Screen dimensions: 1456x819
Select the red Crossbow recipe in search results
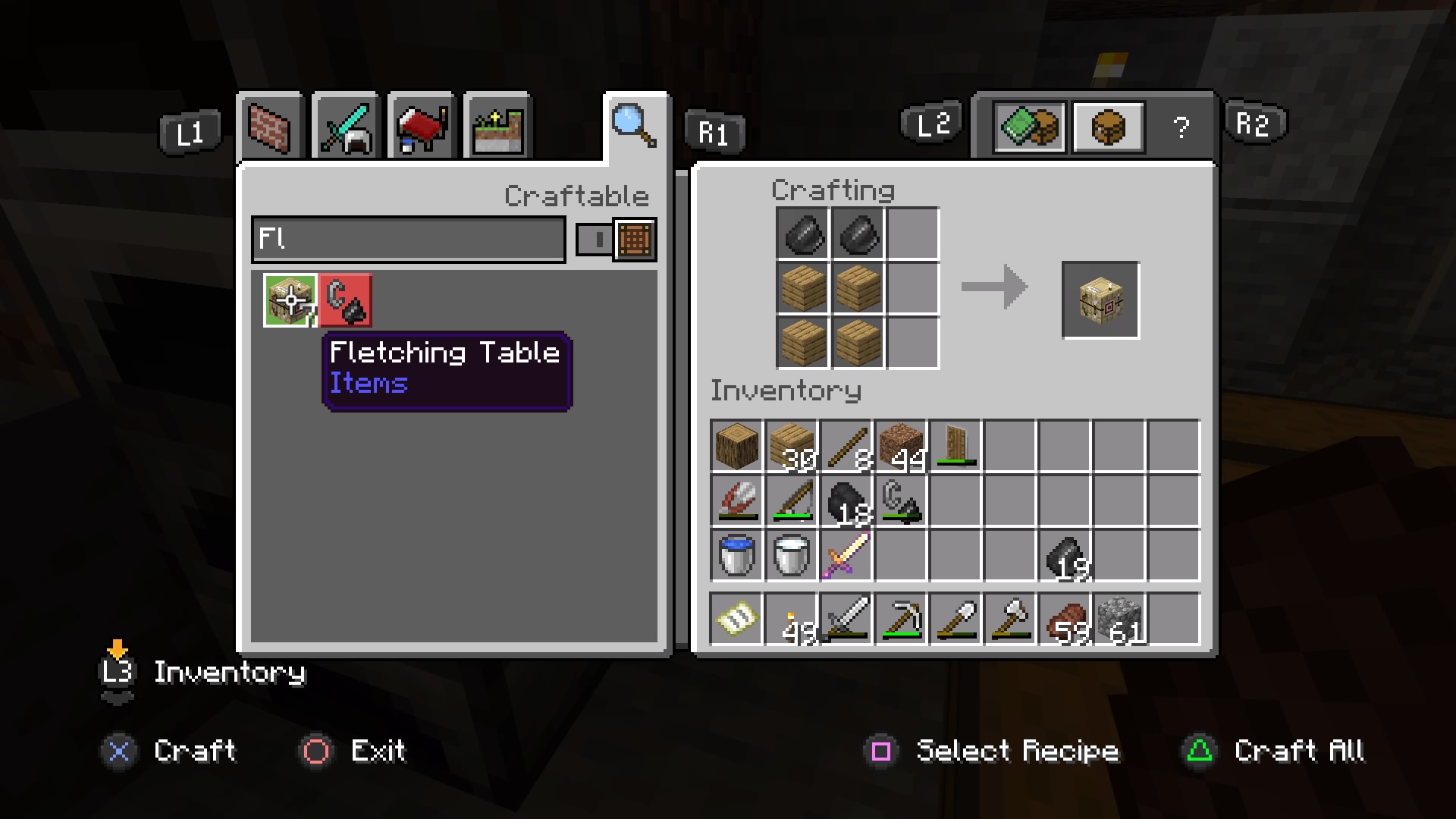[345, 300]
